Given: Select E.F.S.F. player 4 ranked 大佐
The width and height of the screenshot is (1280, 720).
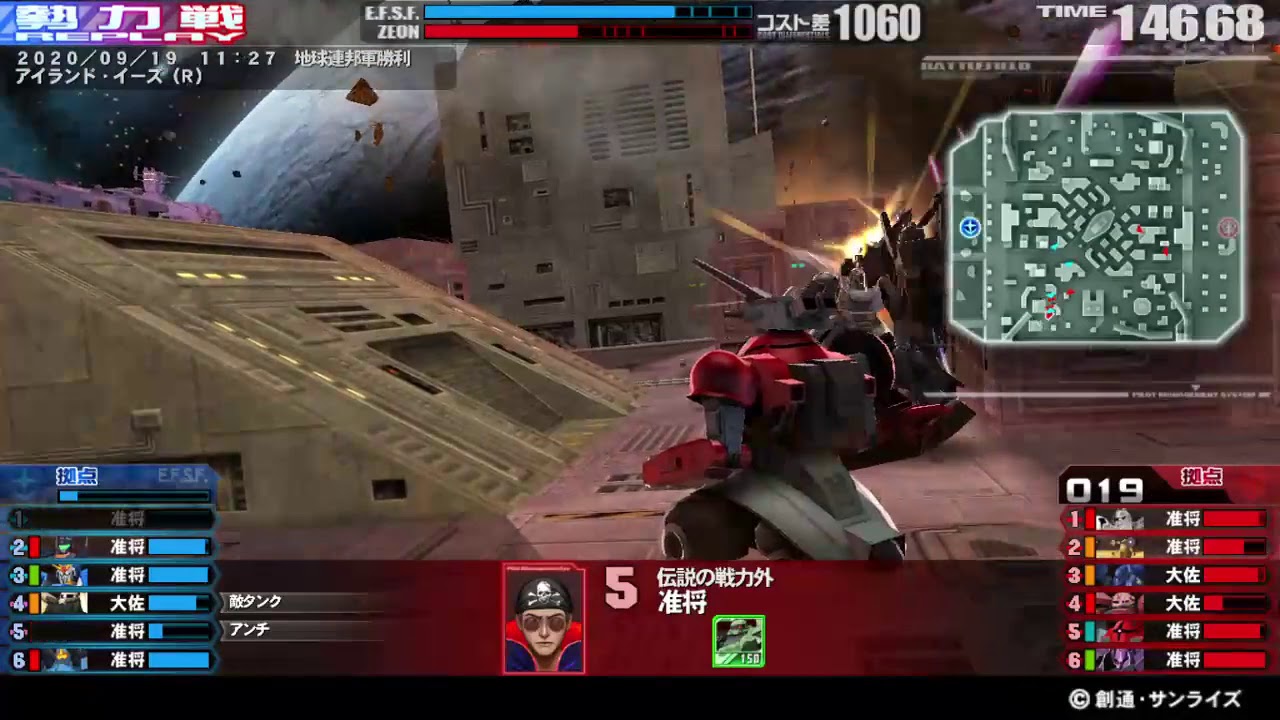Looking at the screenshot, I should pyautogui.click(x=112, y=603).
